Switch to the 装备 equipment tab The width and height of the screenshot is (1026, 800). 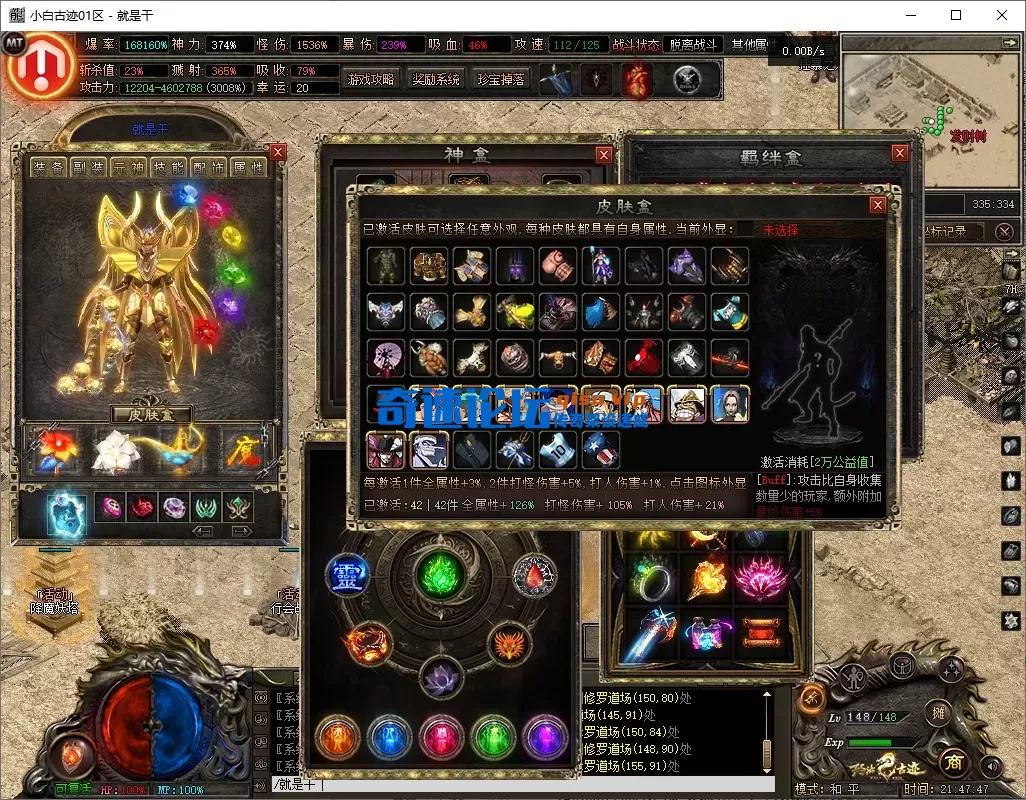(48, 168)
